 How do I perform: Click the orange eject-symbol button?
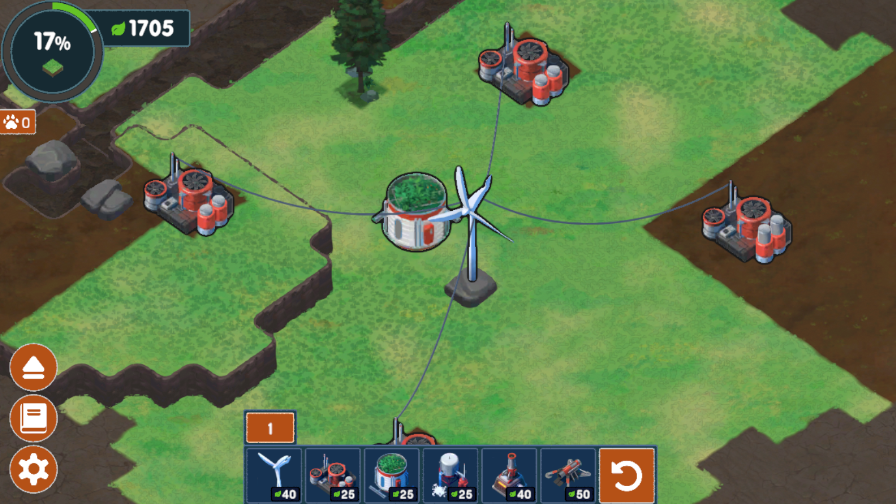(x=33, y=368)
